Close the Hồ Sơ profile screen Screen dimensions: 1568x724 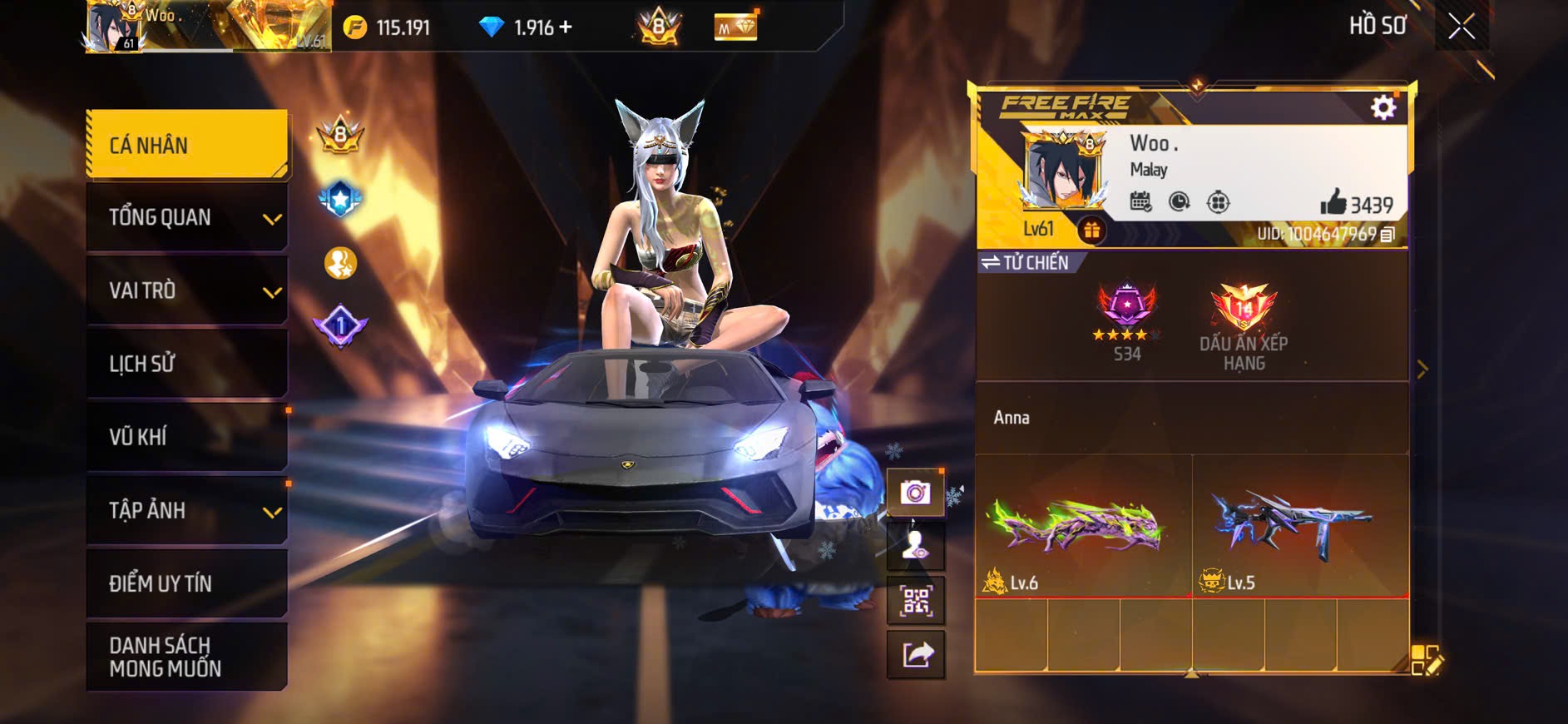pos(1462,27)
